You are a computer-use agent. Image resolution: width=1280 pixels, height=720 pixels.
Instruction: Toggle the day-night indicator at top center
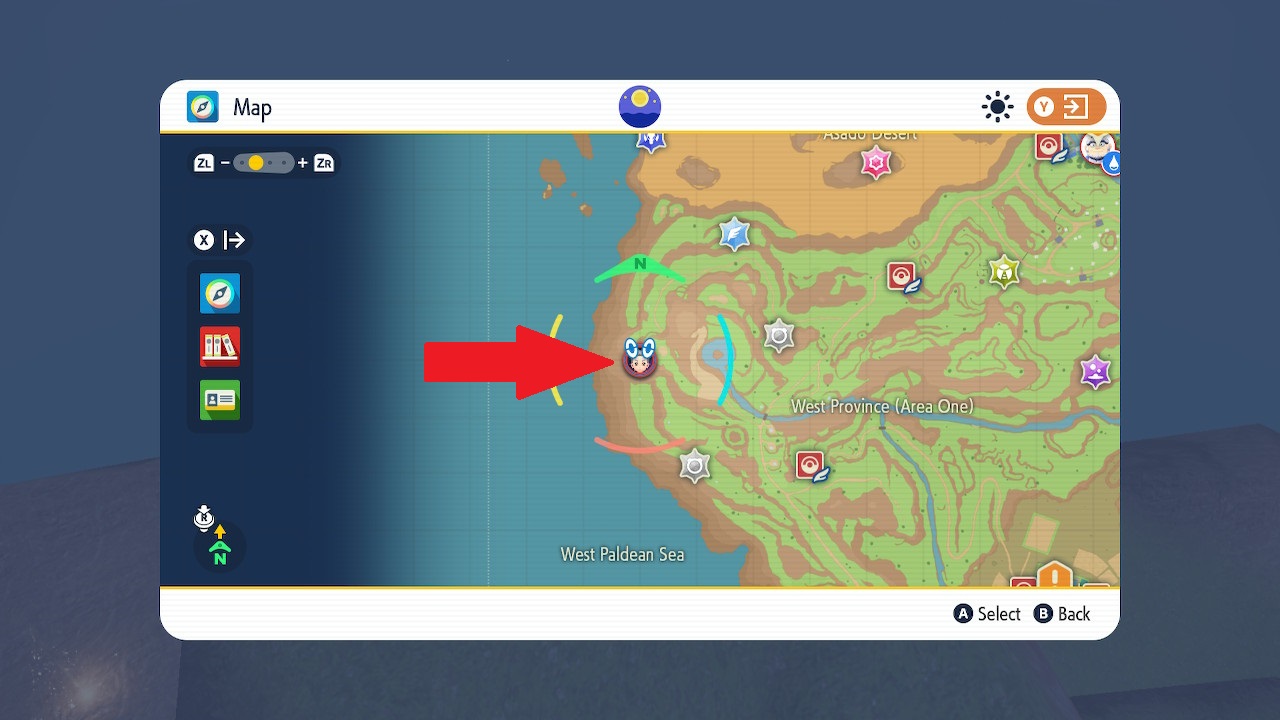point(639,106)
